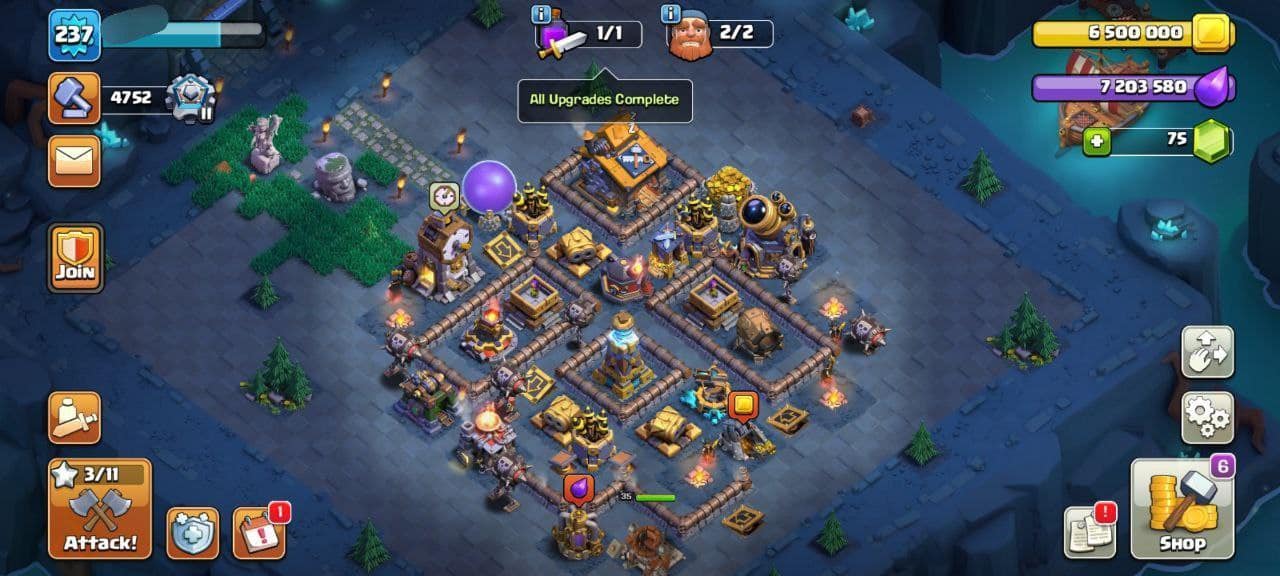Open the blue shield button beside Attack
Image resolution: width=1280 pixels, height=576 pixels.
192,532
